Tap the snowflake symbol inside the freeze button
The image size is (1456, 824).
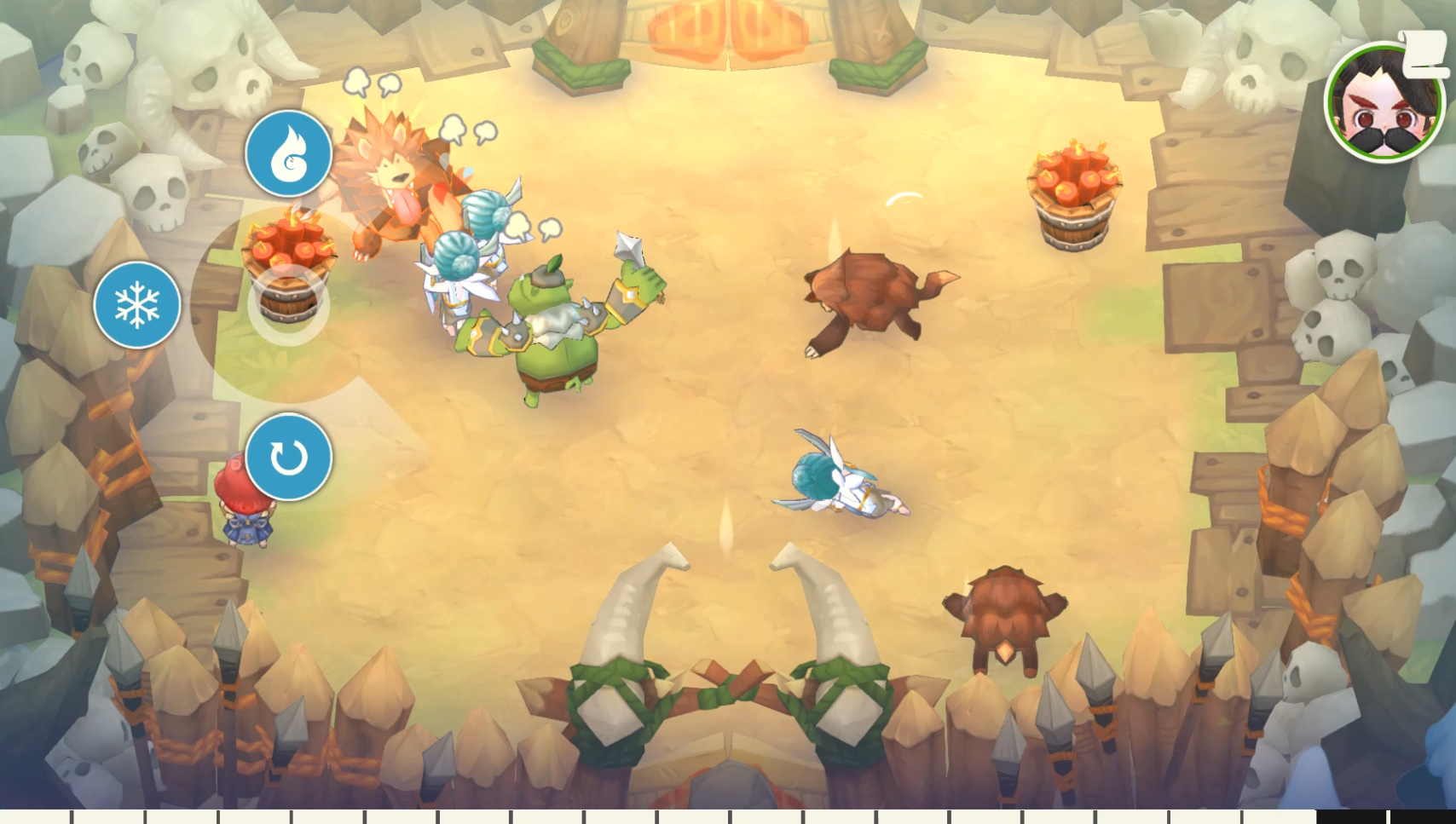point(138,304)
